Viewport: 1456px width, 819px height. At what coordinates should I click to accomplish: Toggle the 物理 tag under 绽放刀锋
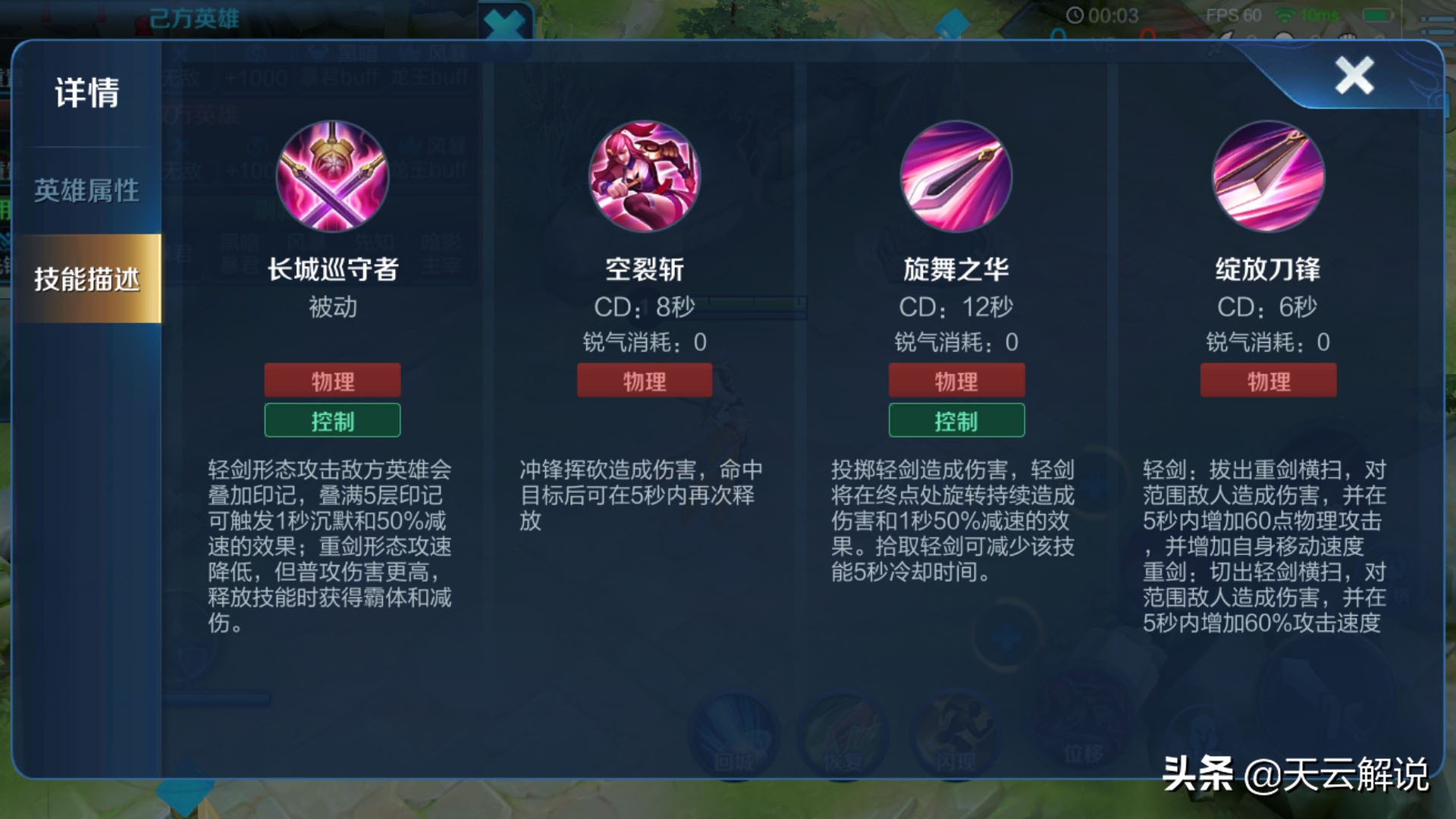pyautogui.click(x=1269, y=380)
